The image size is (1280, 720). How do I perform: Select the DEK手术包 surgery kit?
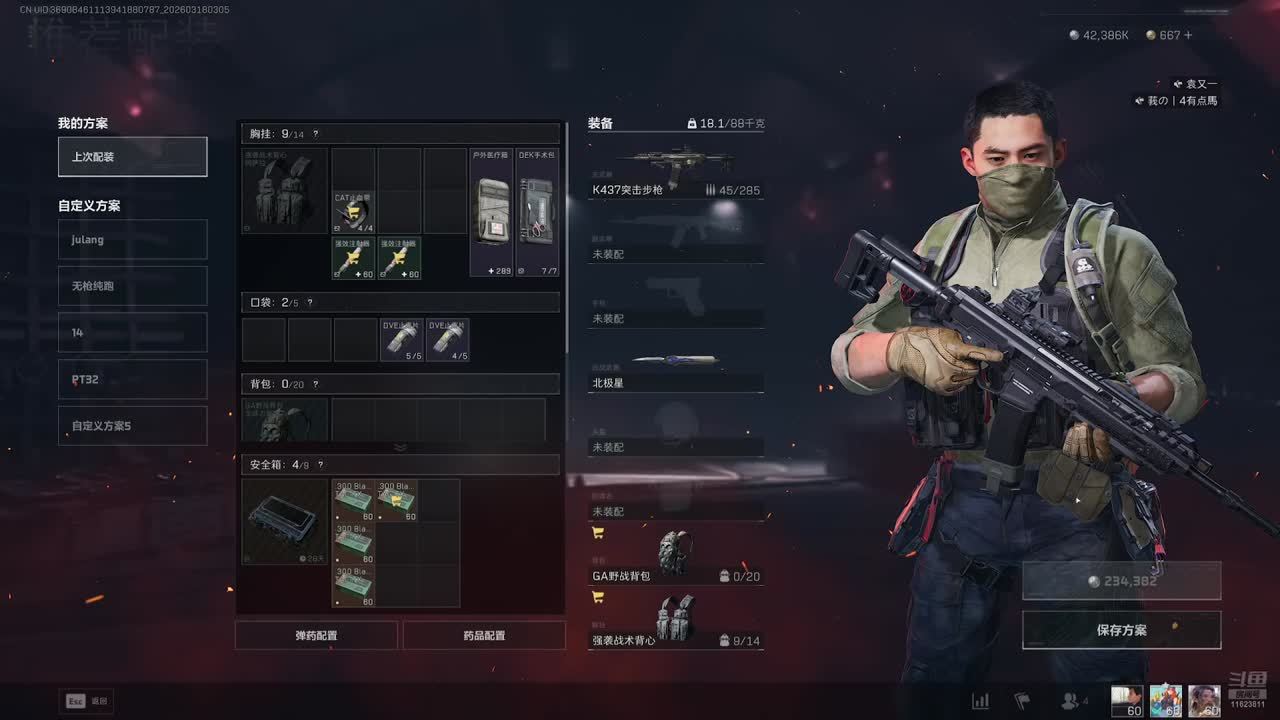pos(537,212)
